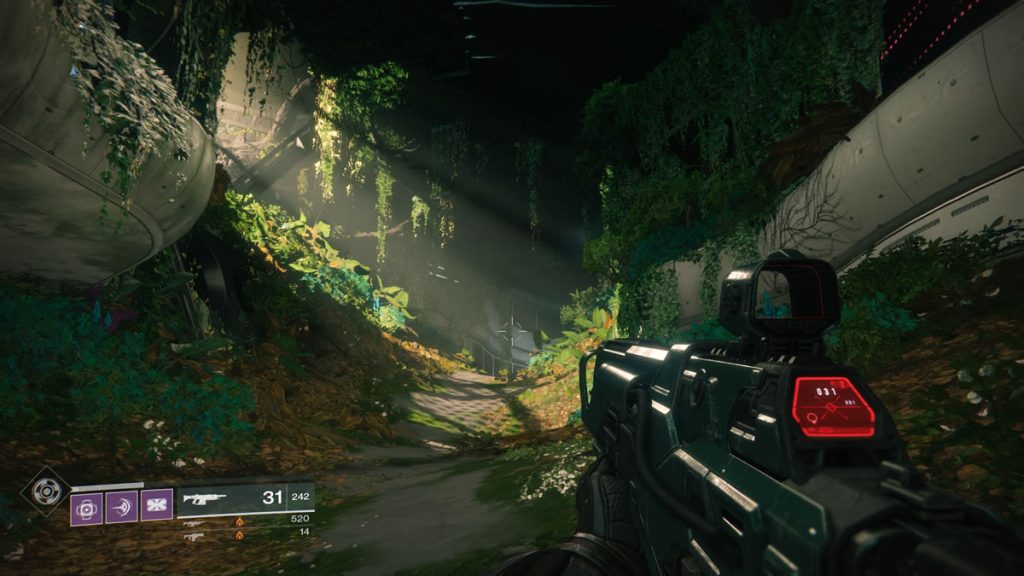
Task: Trigger the melee ability icon
Action: click(121, 507)
